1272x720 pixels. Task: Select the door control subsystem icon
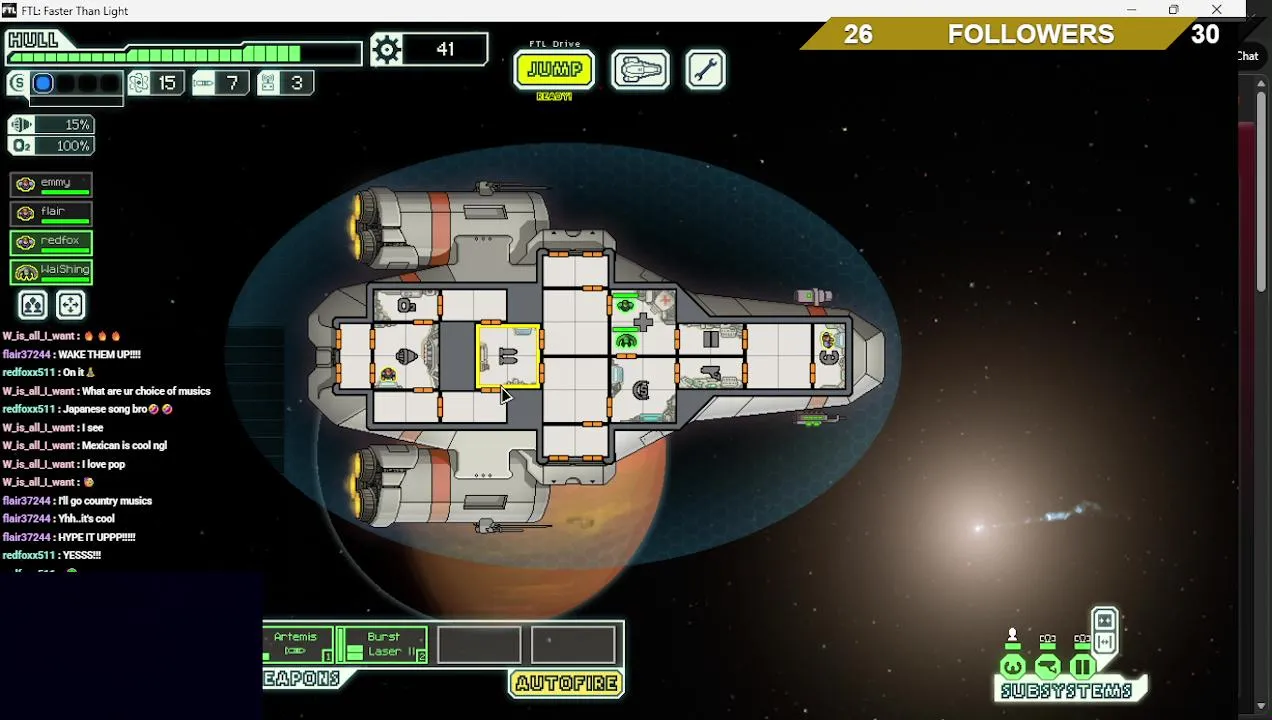coord(1082,666)
